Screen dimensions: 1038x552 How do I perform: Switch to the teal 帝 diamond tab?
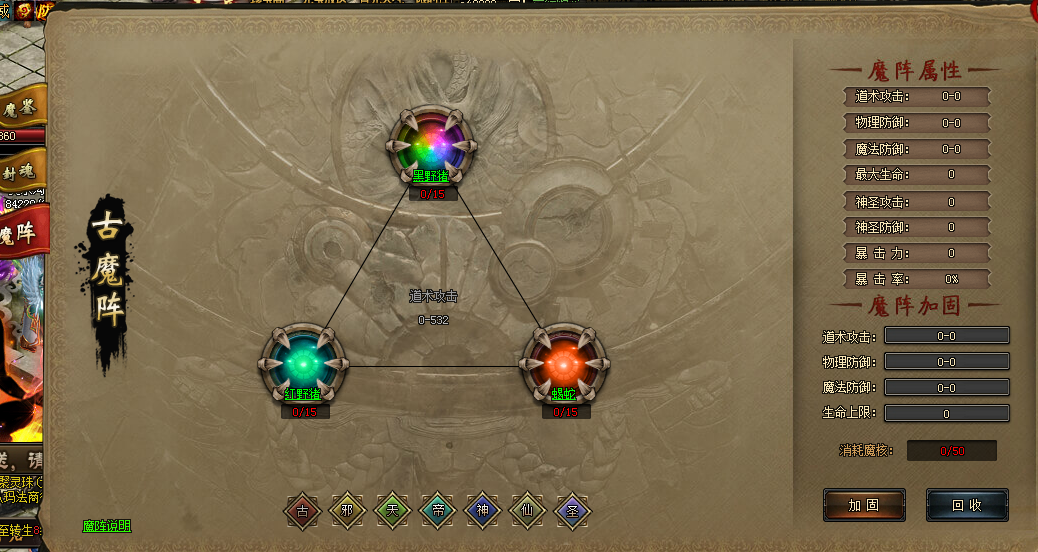pos(438,511)
